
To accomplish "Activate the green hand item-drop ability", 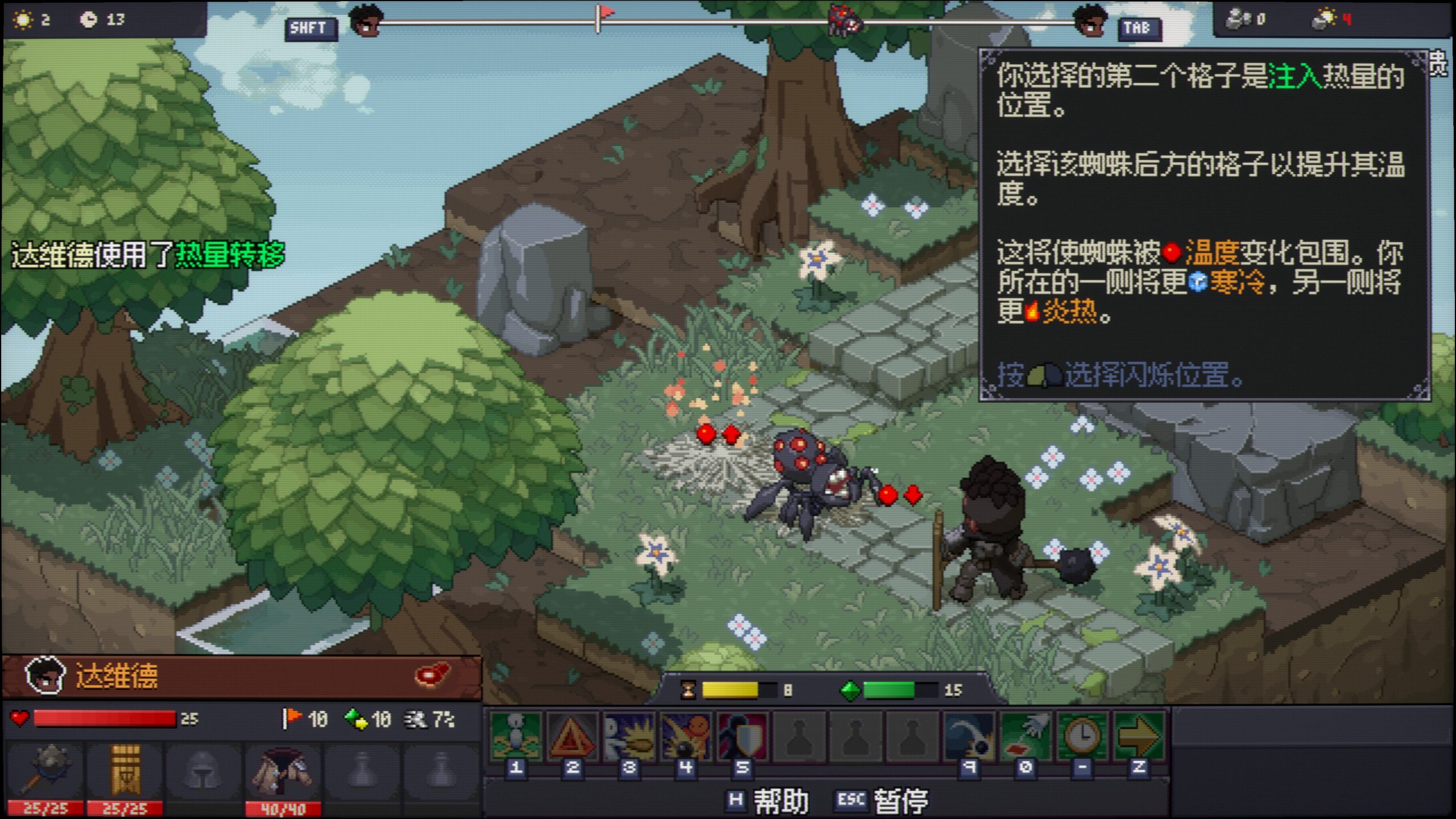I will pyautogui.click(x=1026, y=737).
